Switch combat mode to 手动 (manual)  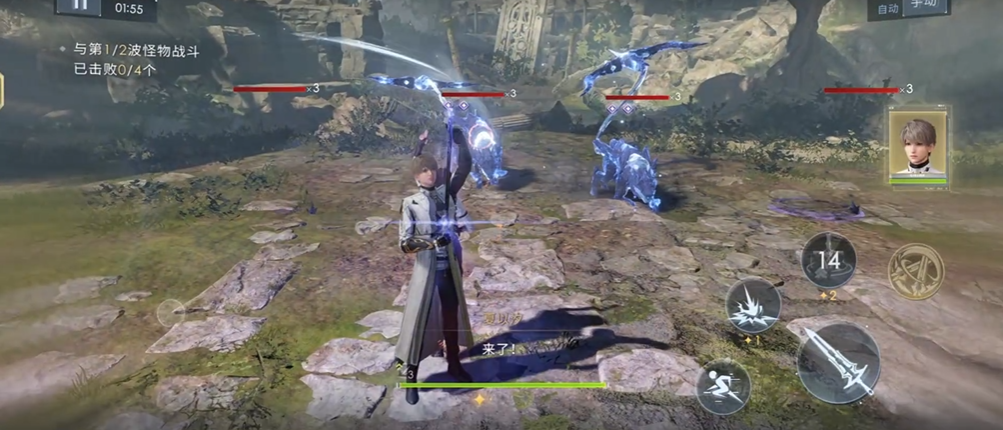[x=928, y=8]
